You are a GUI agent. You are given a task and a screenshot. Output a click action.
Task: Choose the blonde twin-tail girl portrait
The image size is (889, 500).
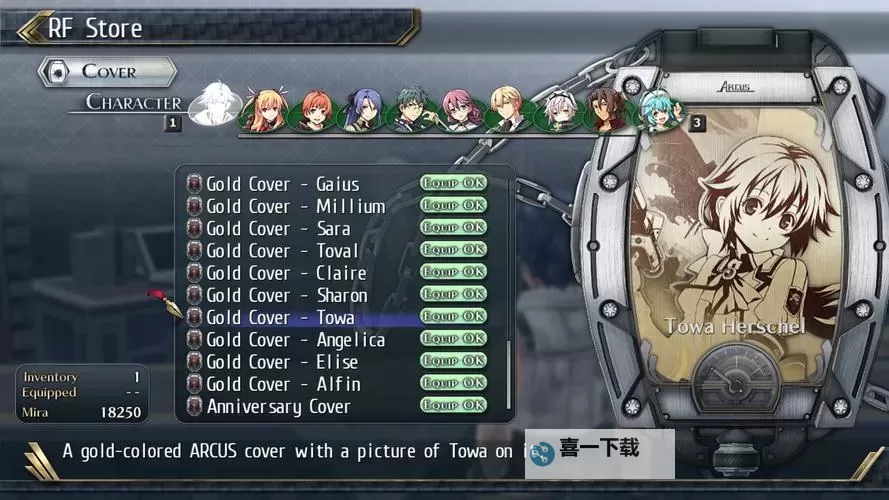coord(264,110)
